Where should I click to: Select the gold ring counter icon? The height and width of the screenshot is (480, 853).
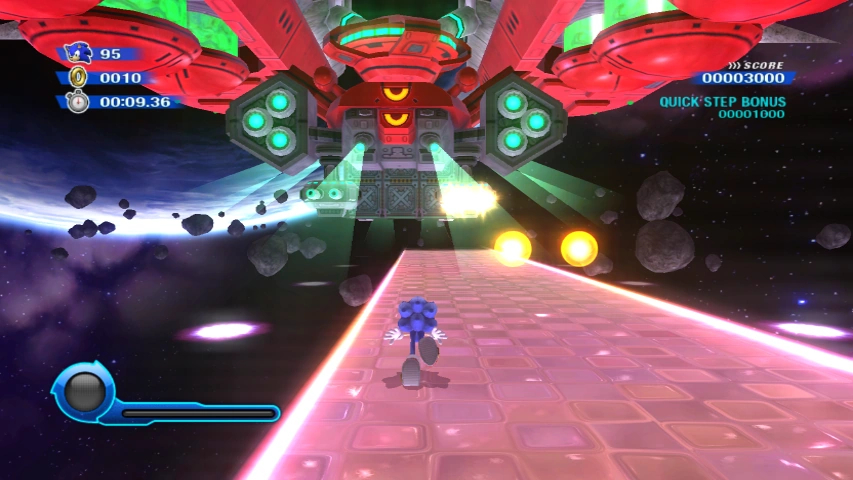(79, 77)
